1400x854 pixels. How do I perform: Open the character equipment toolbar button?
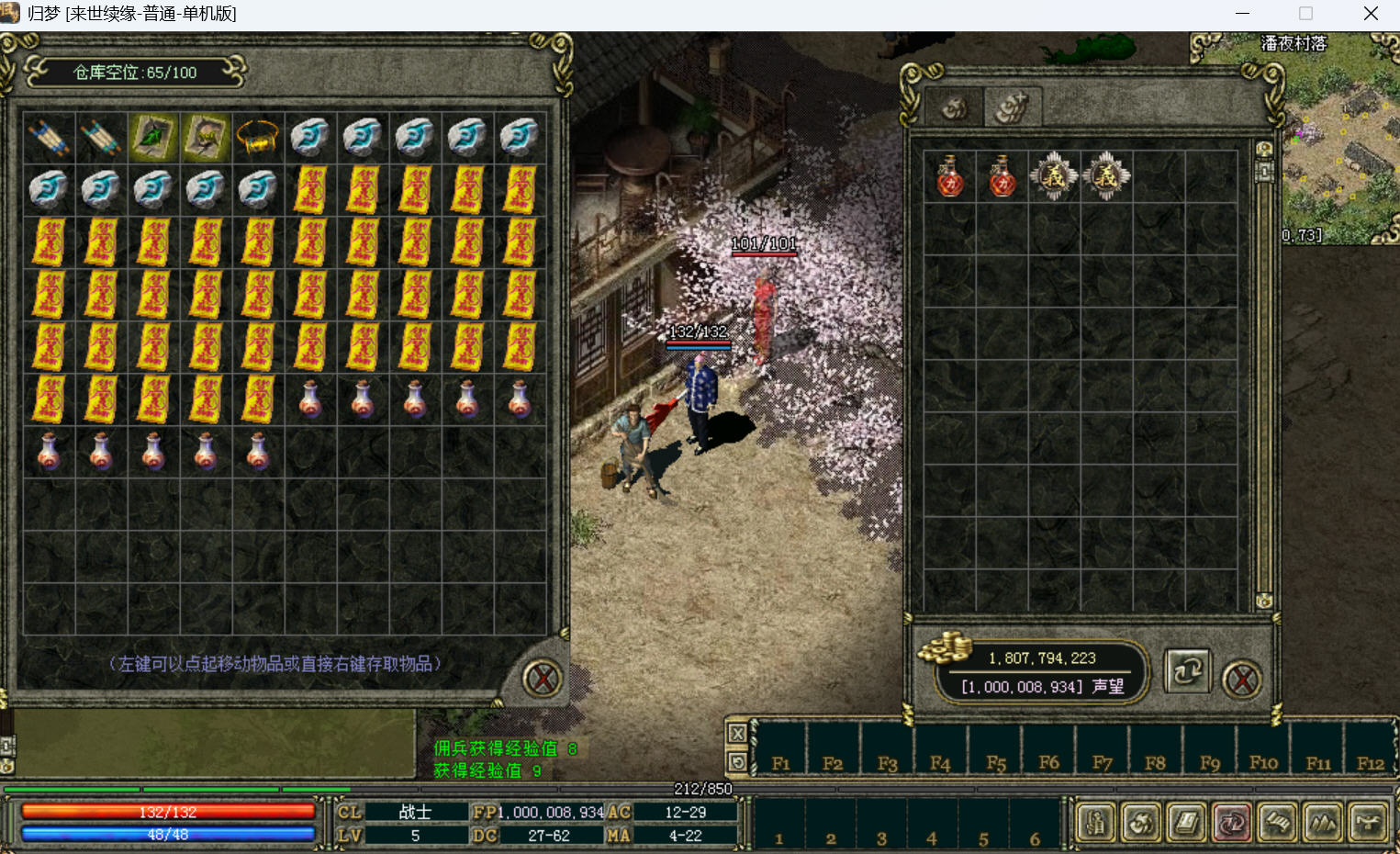[x=1096, y=823]
